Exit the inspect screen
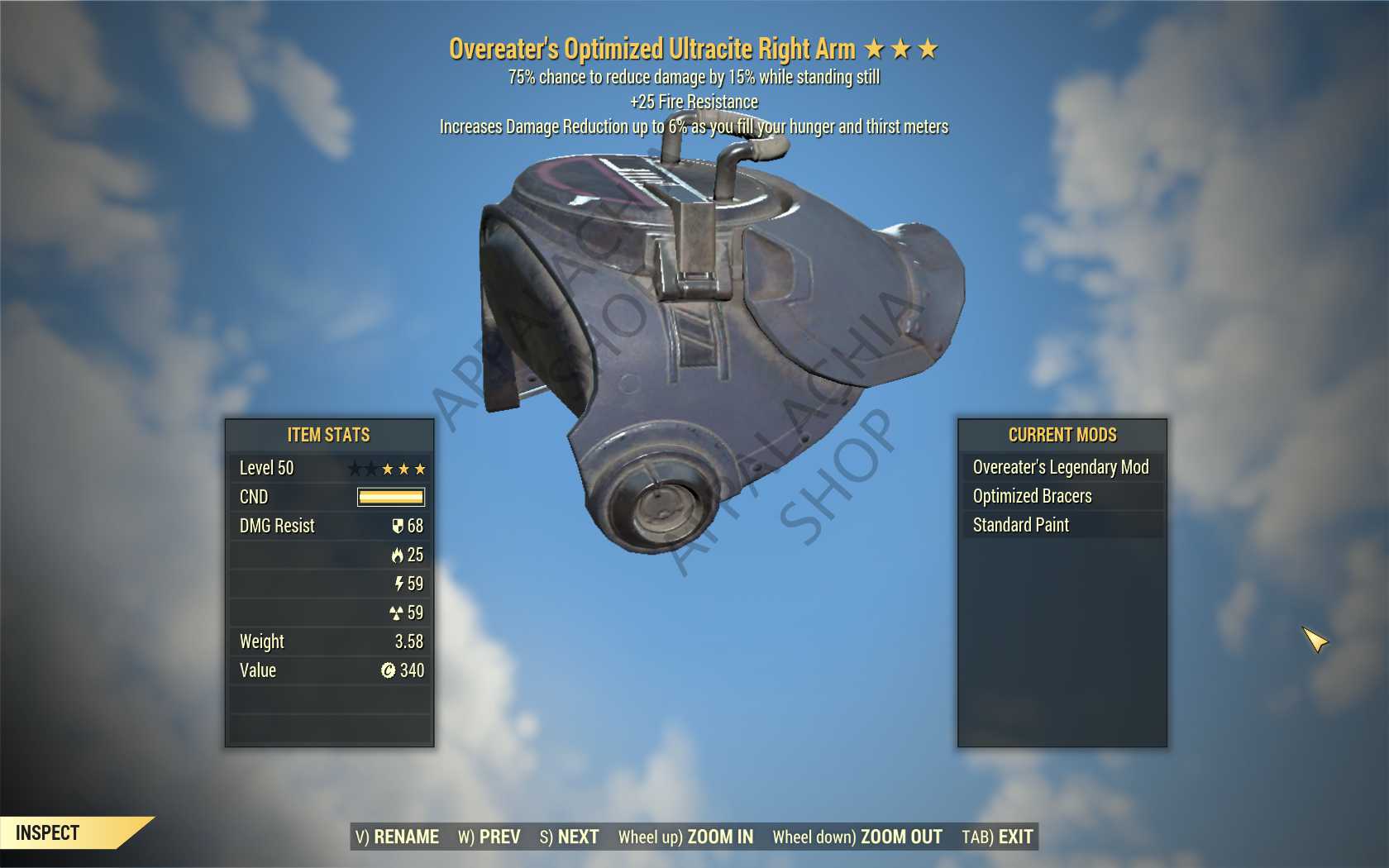1389x868 pixels. [x=997, y=837]
